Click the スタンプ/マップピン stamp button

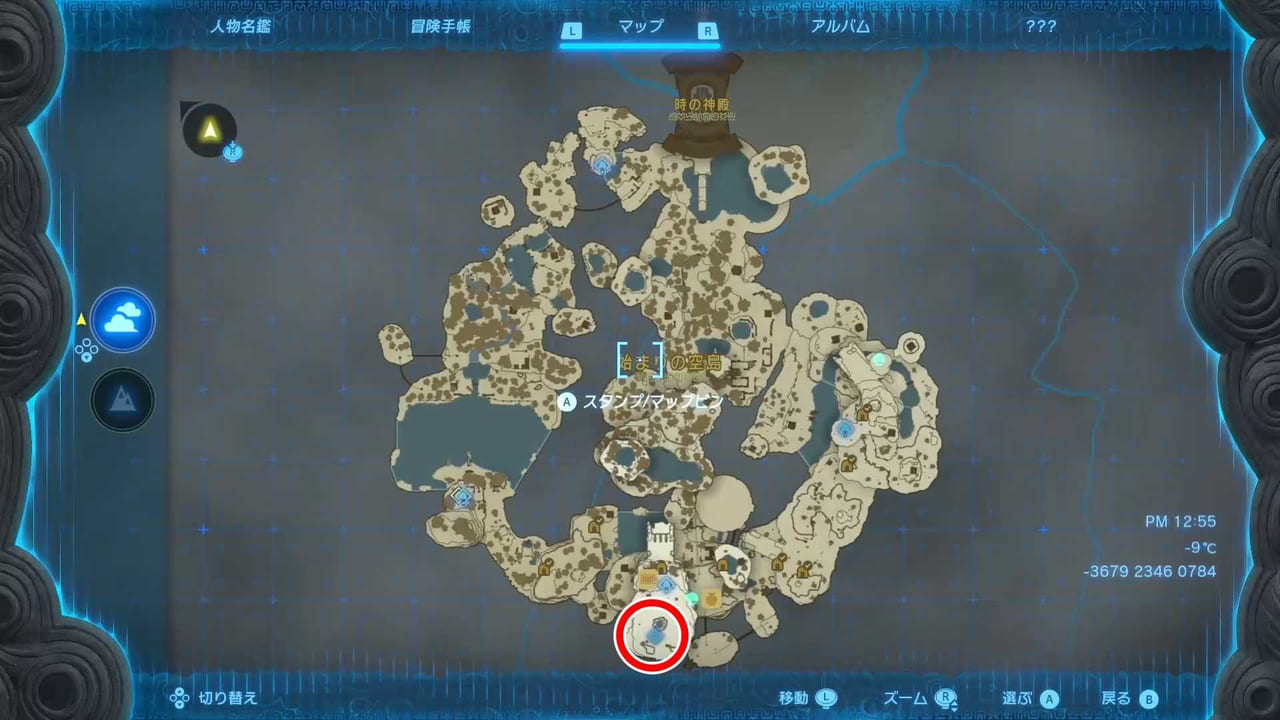pyautogui.click(x=567, y=402)
